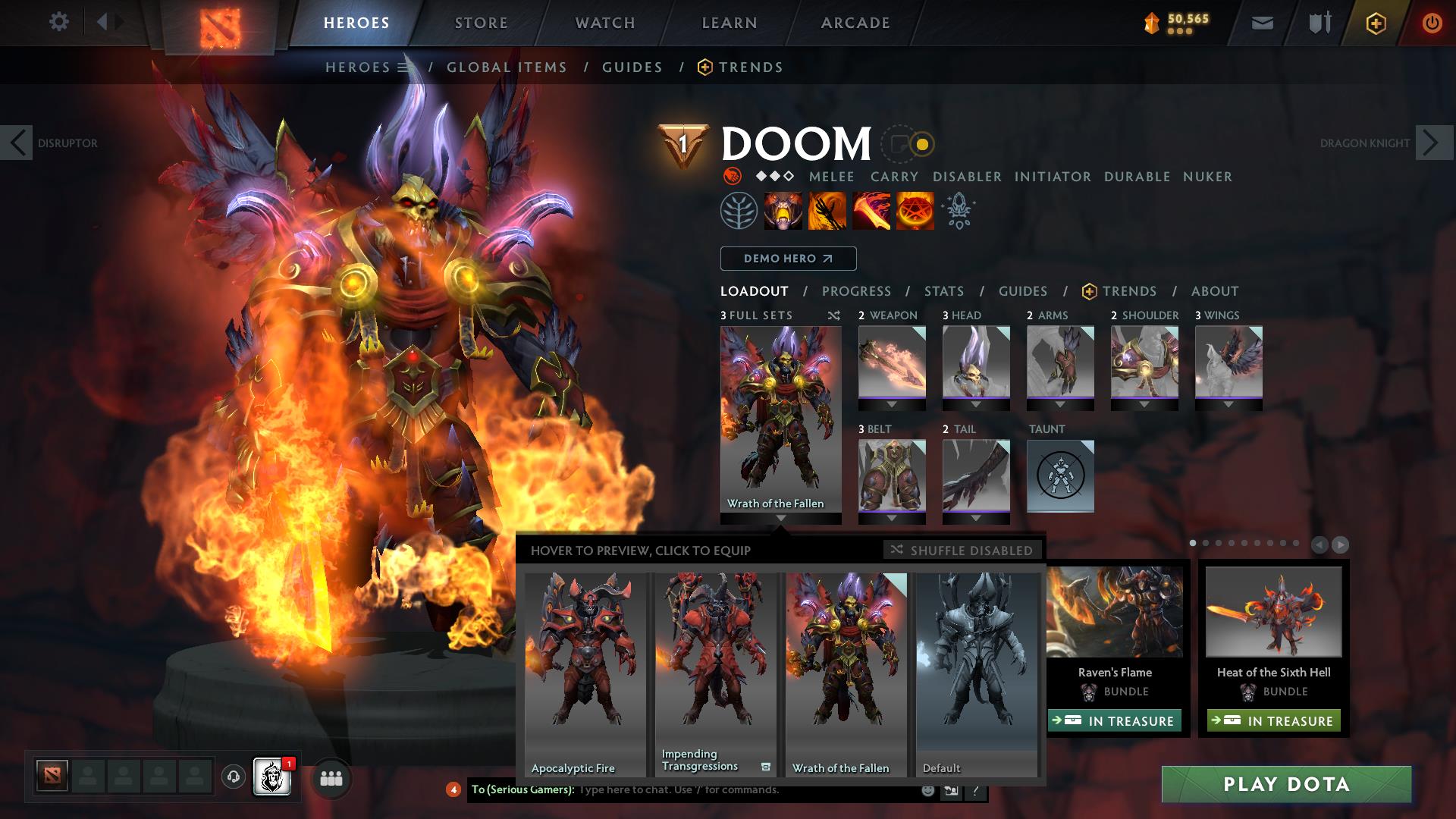Expand the Weapon slot dropdown arrow
This screenshot has width=1456, height=819.
(892, 405)
